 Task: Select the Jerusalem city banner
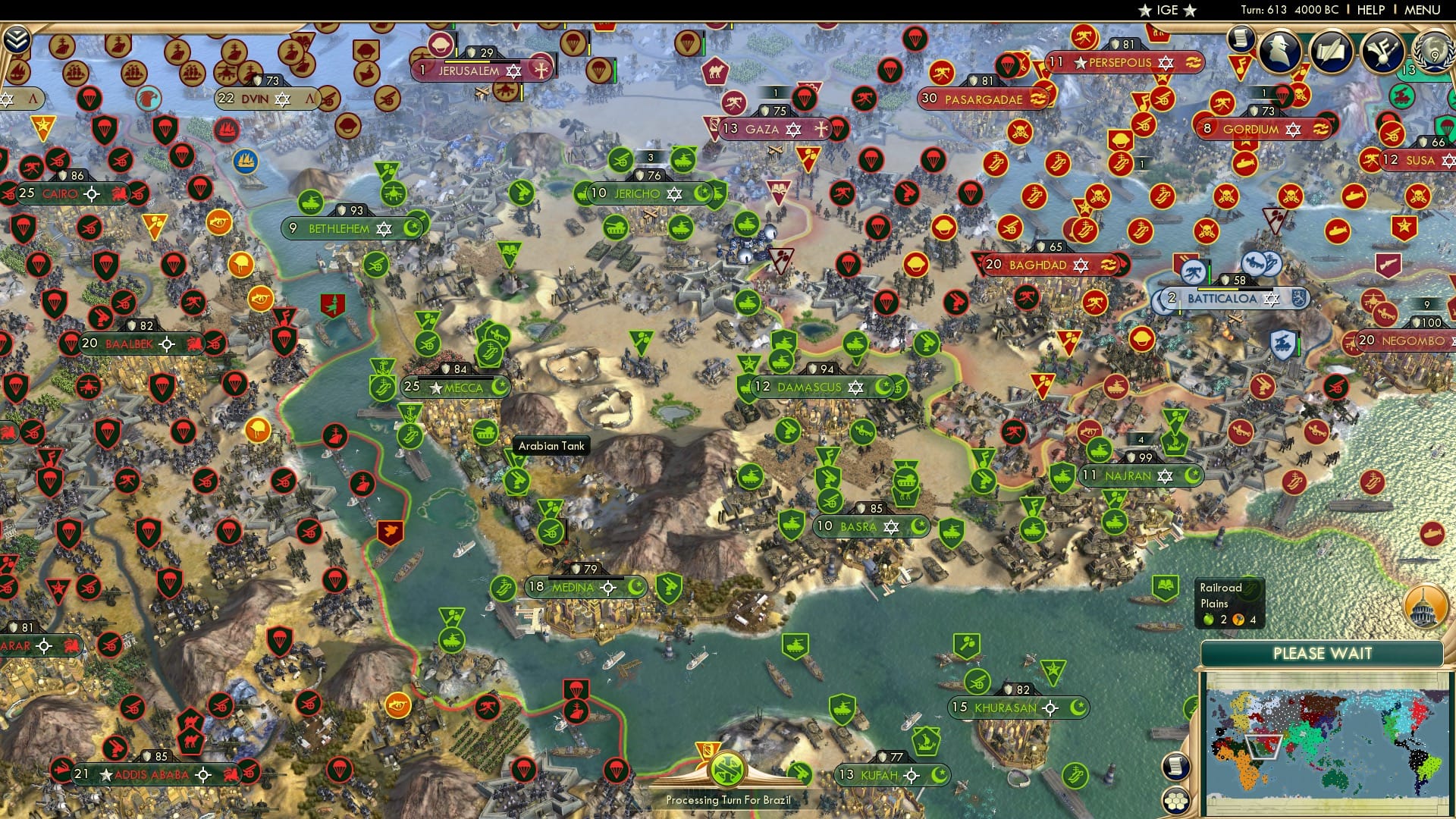click(x=472, y=70)
